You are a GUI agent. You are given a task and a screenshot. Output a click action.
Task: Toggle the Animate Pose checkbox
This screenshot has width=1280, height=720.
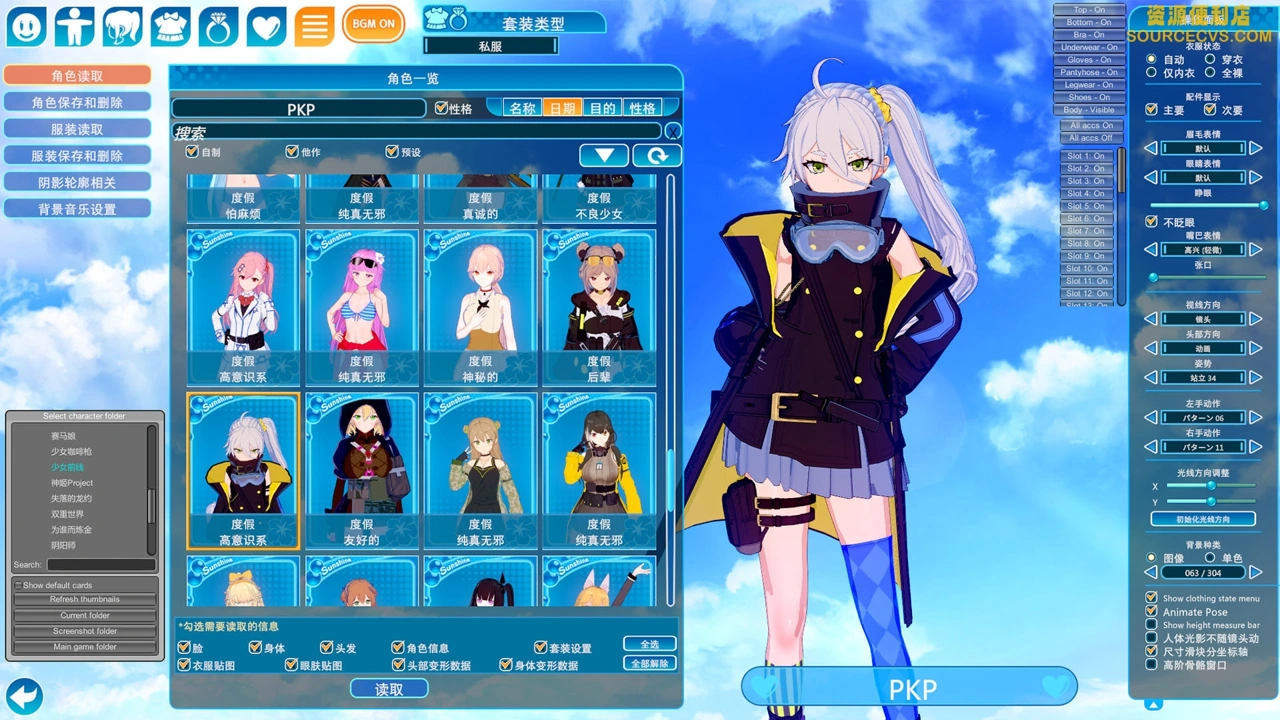point(1151,612)
